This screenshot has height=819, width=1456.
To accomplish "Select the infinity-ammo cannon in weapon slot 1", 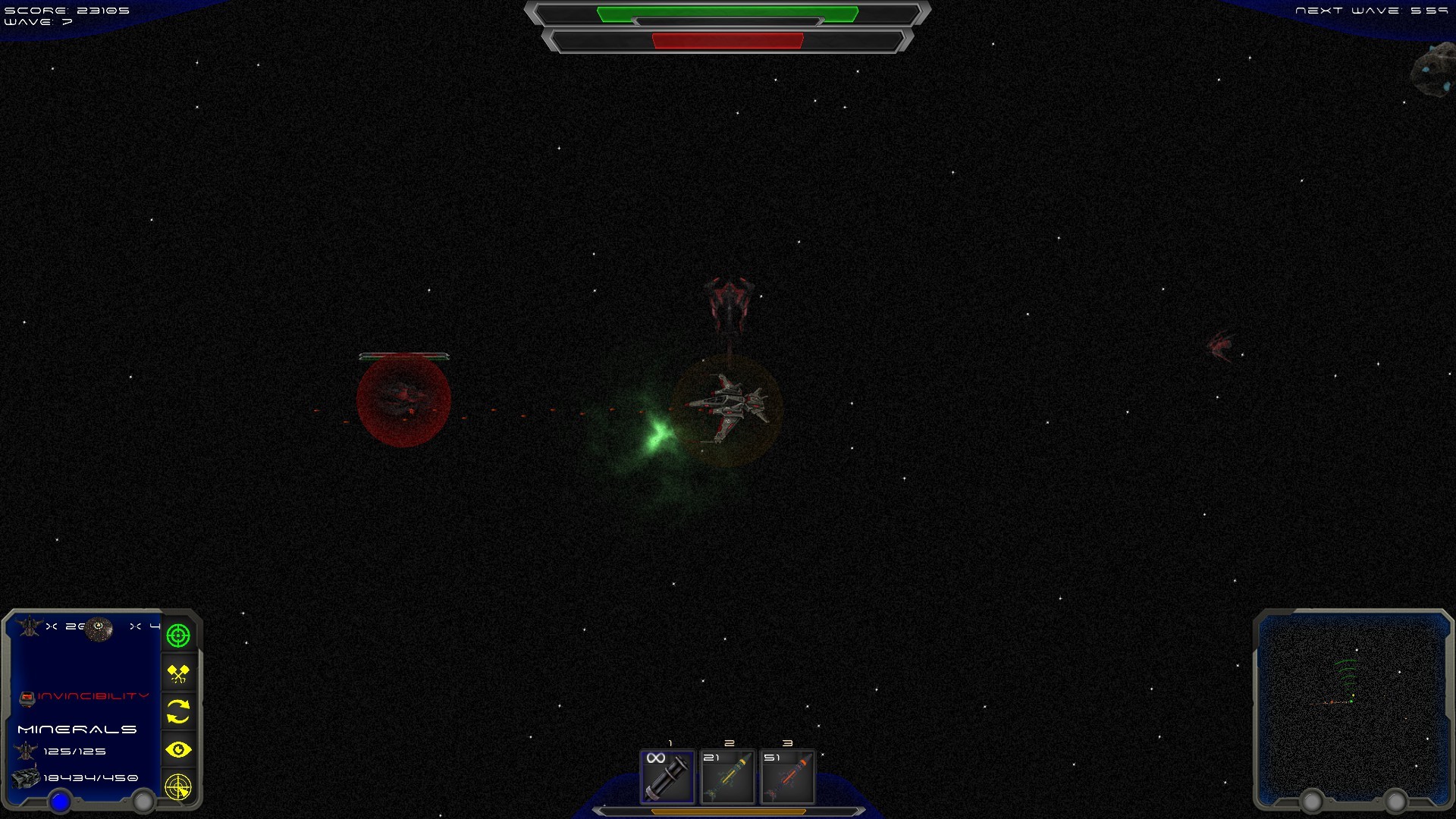I will (x=667, y=777).
